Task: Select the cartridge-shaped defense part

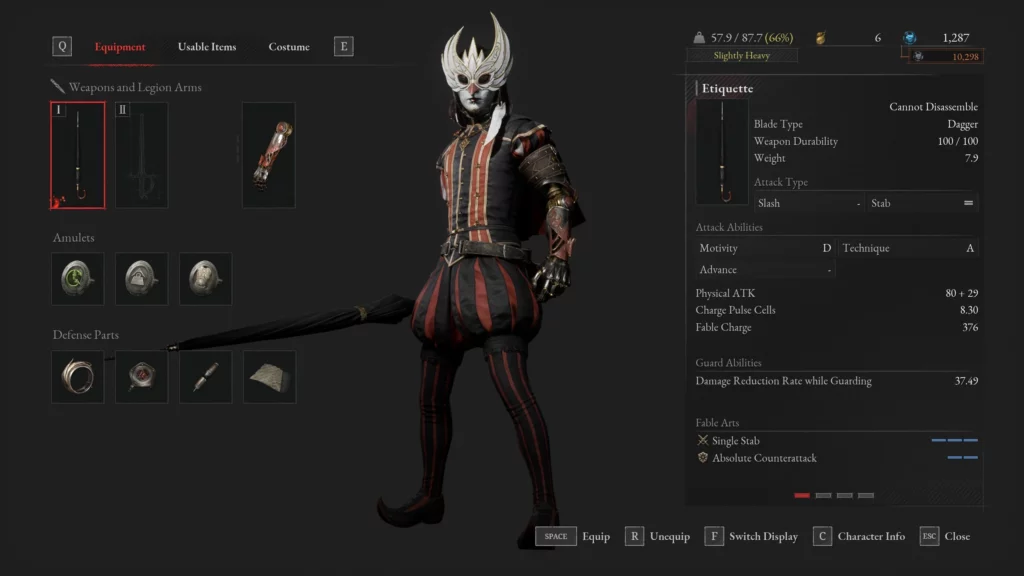Action: click(x=206, y=377)
